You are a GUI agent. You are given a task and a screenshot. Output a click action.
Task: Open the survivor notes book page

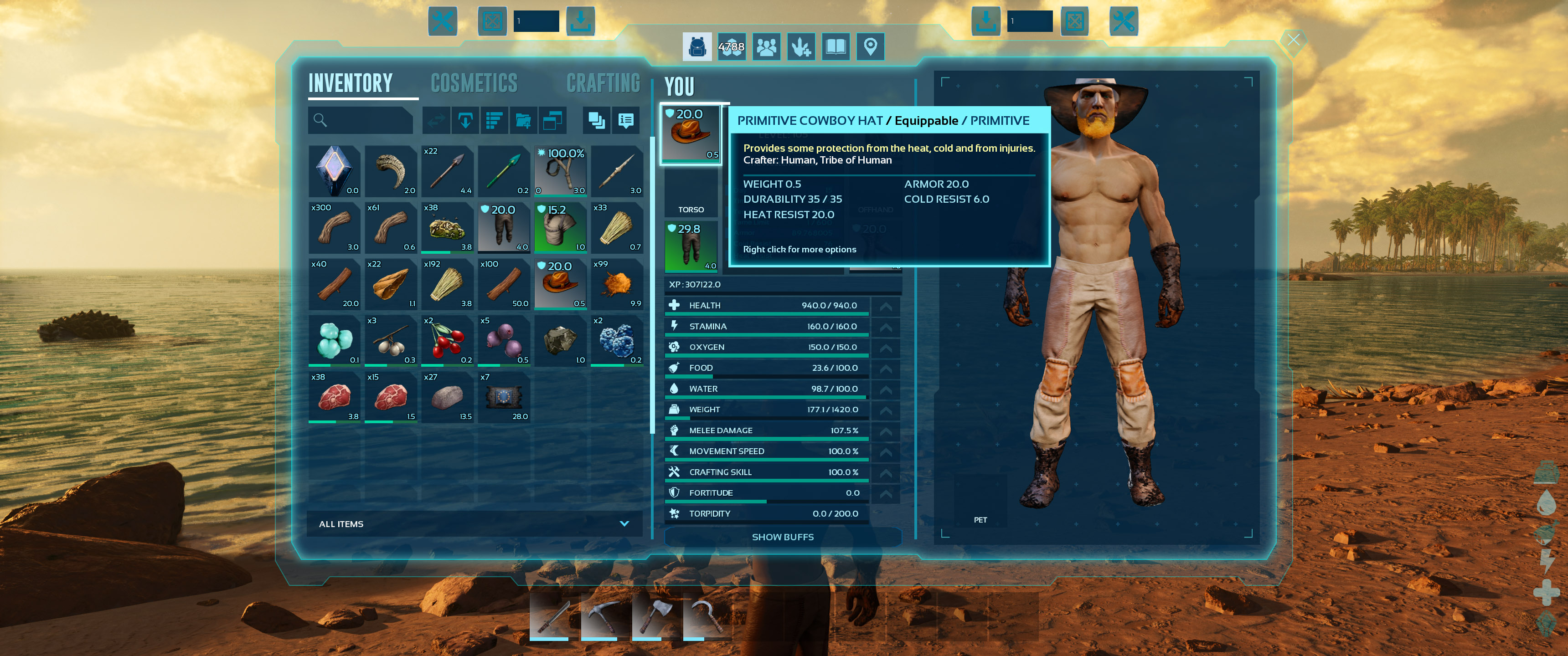point(836,47)
